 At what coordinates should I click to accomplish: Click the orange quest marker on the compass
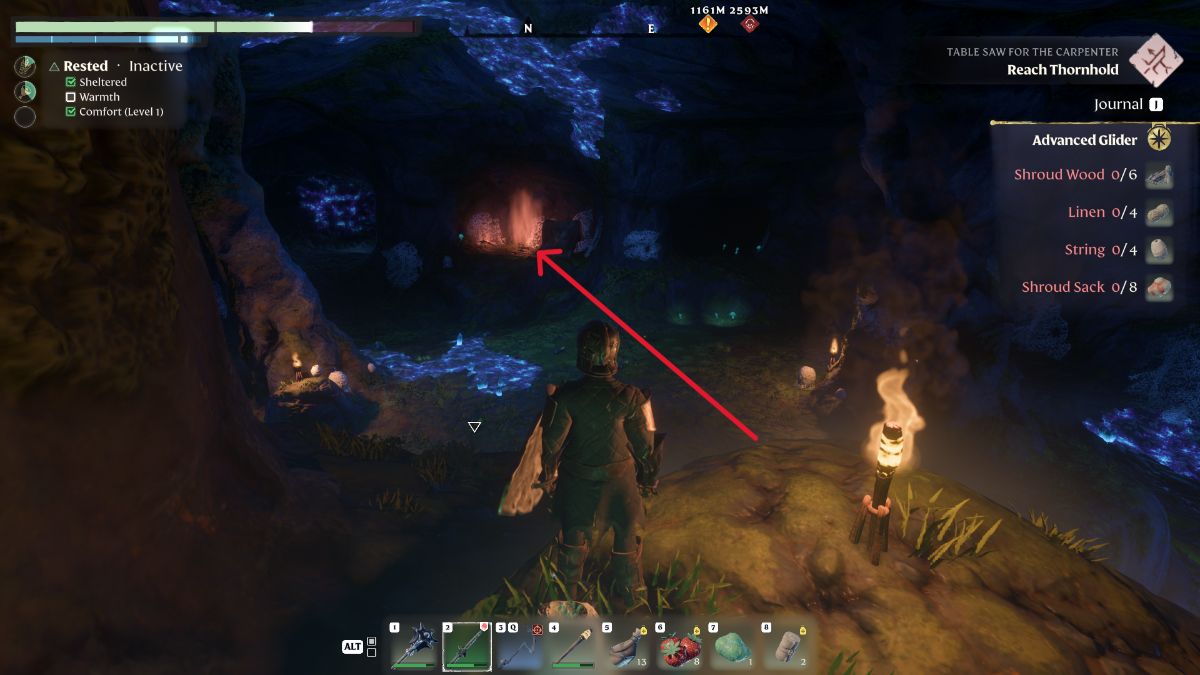[708, 23]
